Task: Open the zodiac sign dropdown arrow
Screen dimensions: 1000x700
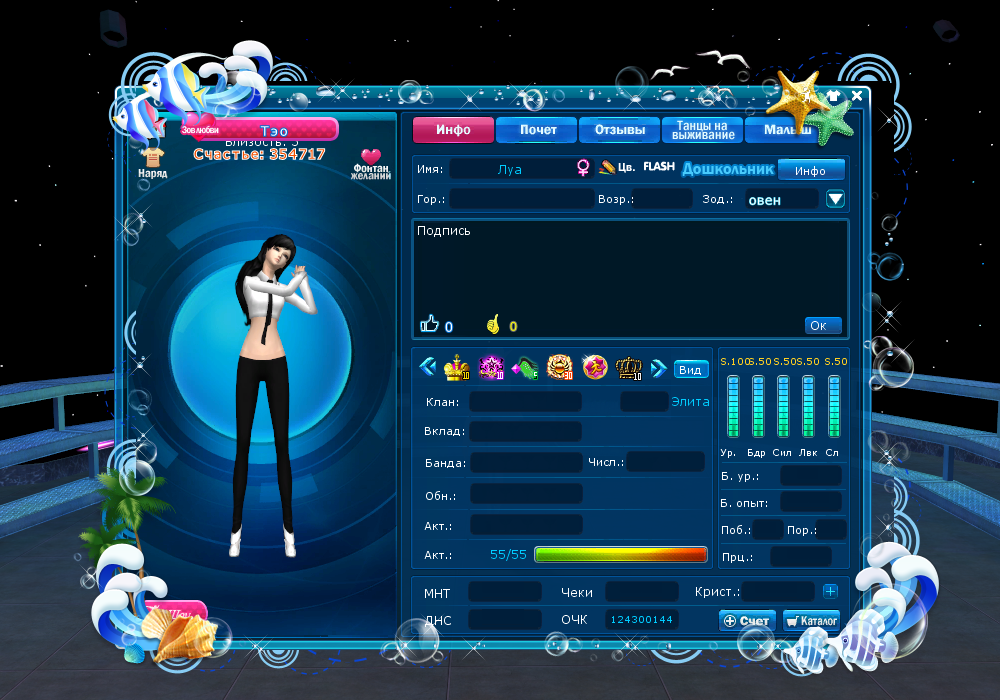Action: 836,199
